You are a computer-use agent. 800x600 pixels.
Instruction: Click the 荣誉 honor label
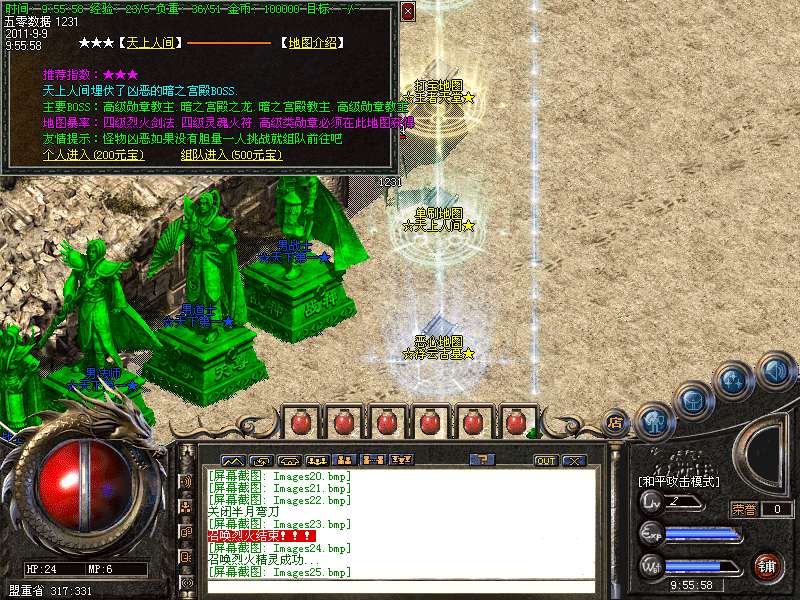click(744, 509)
